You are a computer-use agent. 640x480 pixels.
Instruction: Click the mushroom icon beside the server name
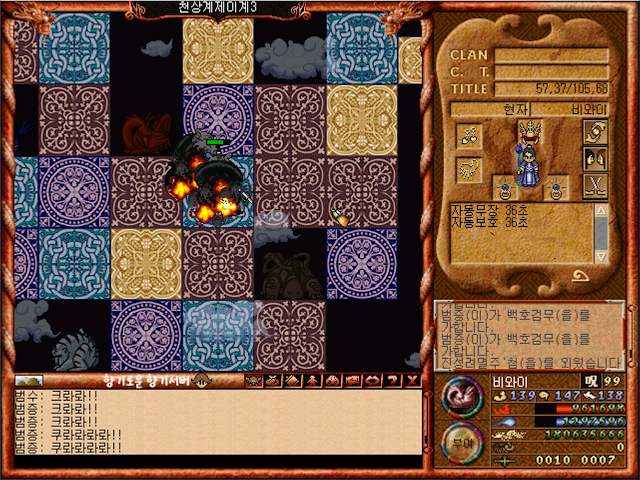coord(201,381)
